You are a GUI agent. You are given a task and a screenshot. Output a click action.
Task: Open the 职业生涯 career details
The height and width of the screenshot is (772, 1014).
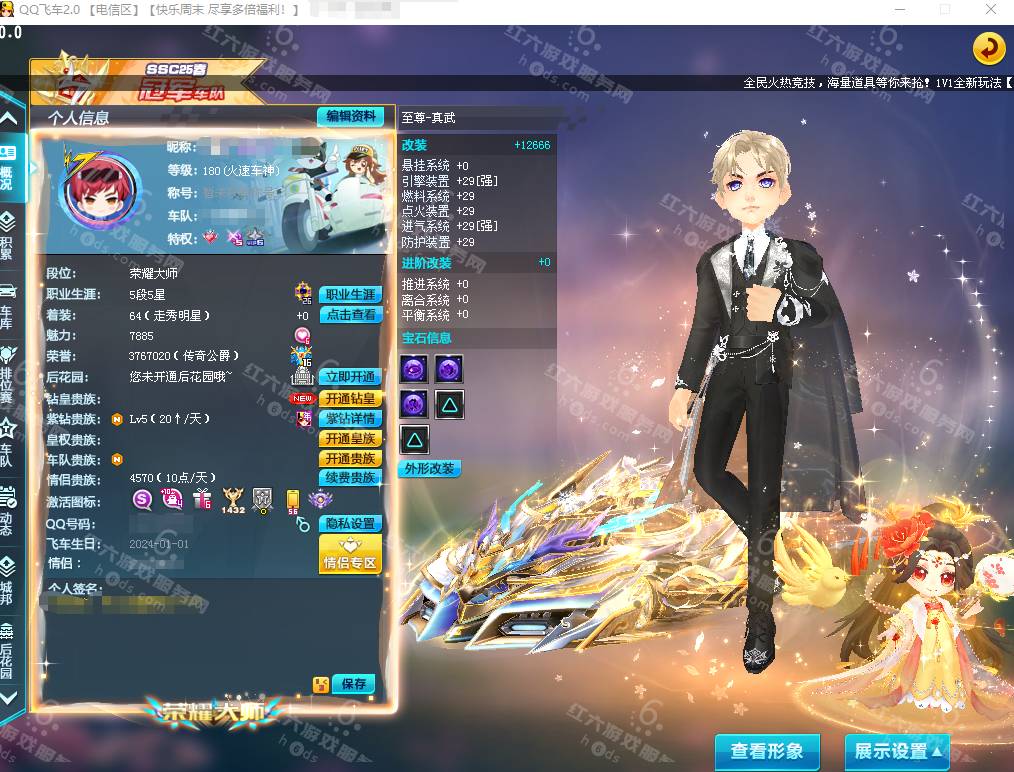(350, 295)
